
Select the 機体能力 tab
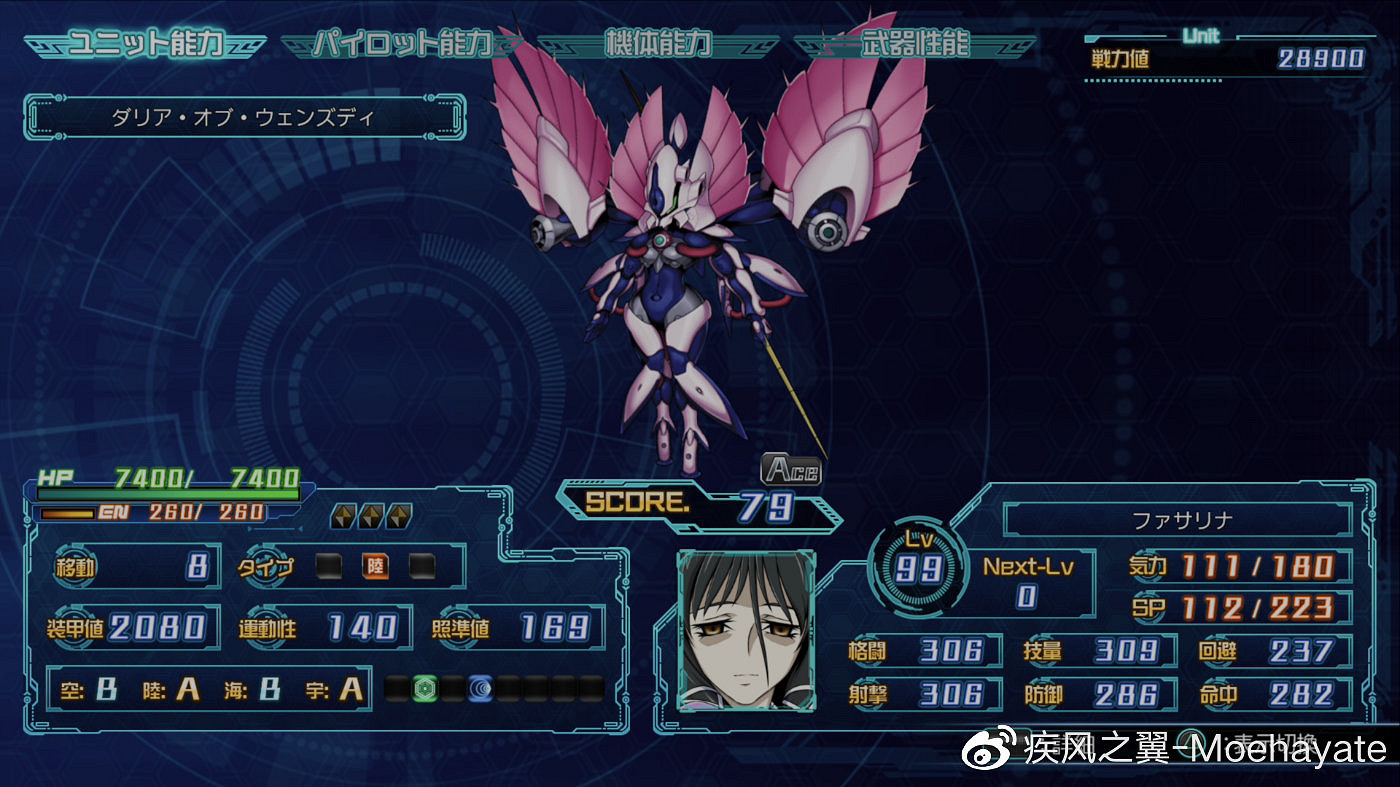658,45
